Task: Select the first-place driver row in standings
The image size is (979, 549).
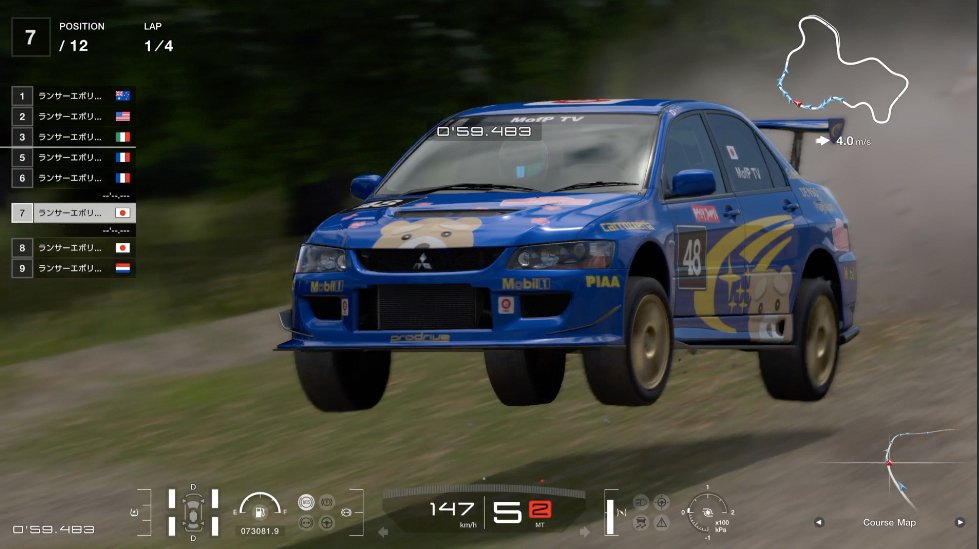Action: [x=72, y=96]
